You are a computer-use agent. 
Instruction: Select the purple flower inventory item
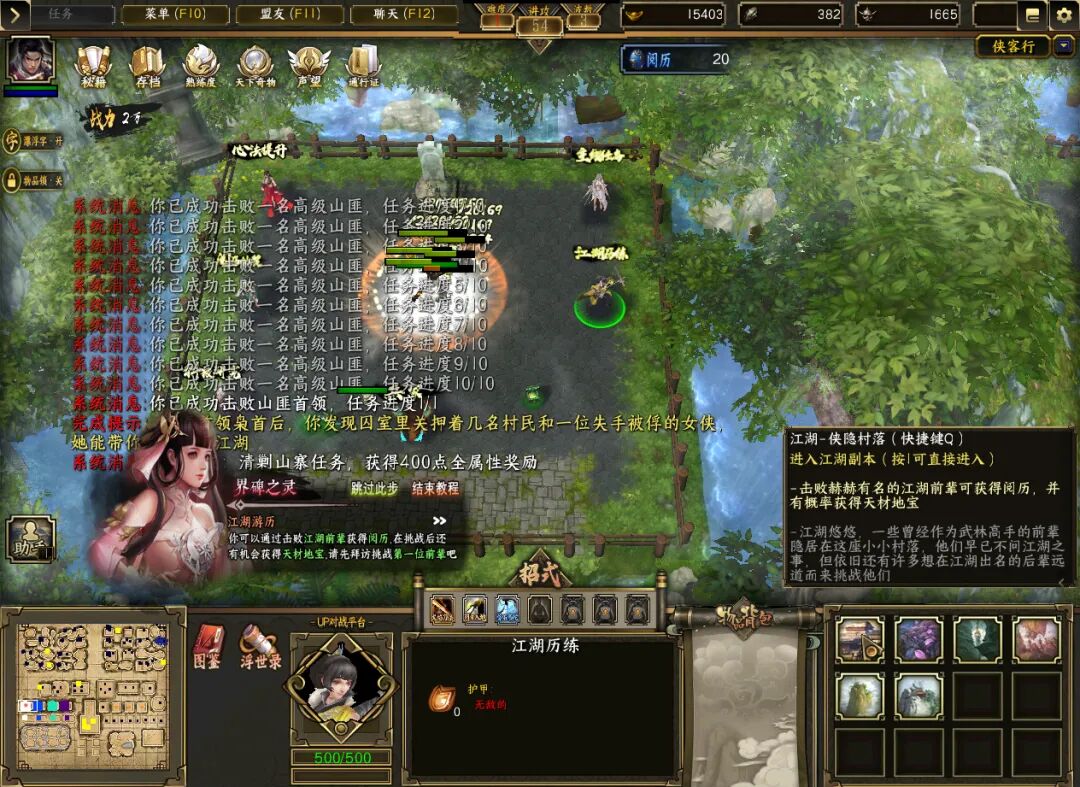coord(919,640)
